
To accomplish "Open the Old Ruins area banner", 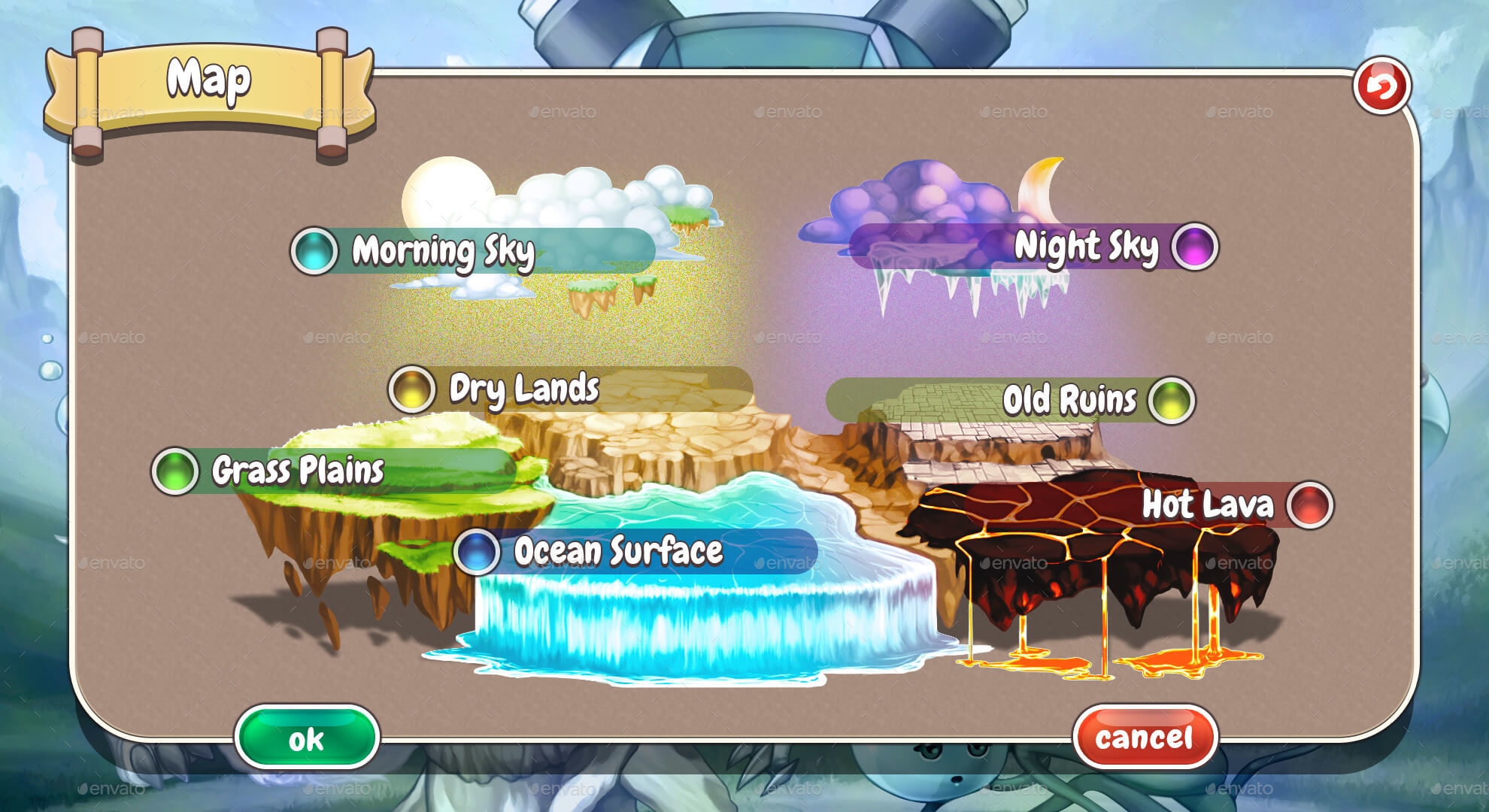I will click(1068, 401).
